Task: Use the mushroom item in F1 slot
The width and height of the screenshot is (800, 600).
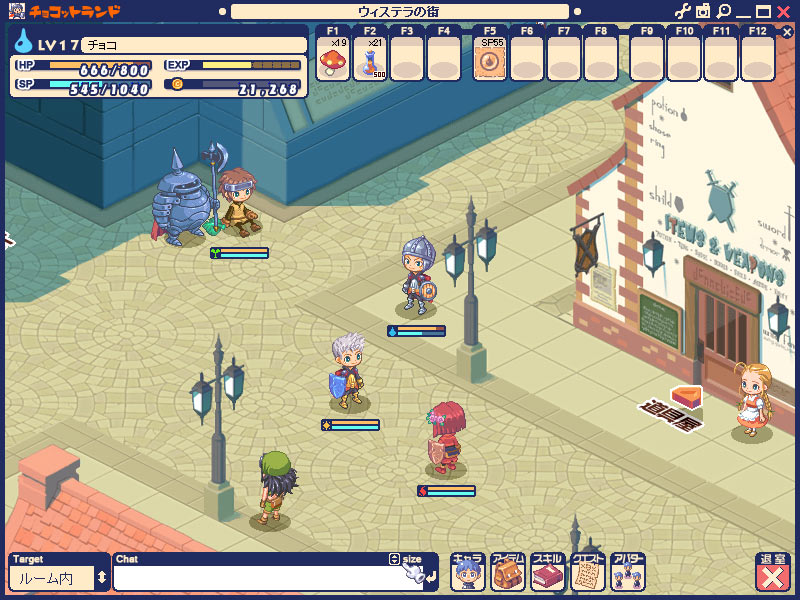Action: pos(332,61)
